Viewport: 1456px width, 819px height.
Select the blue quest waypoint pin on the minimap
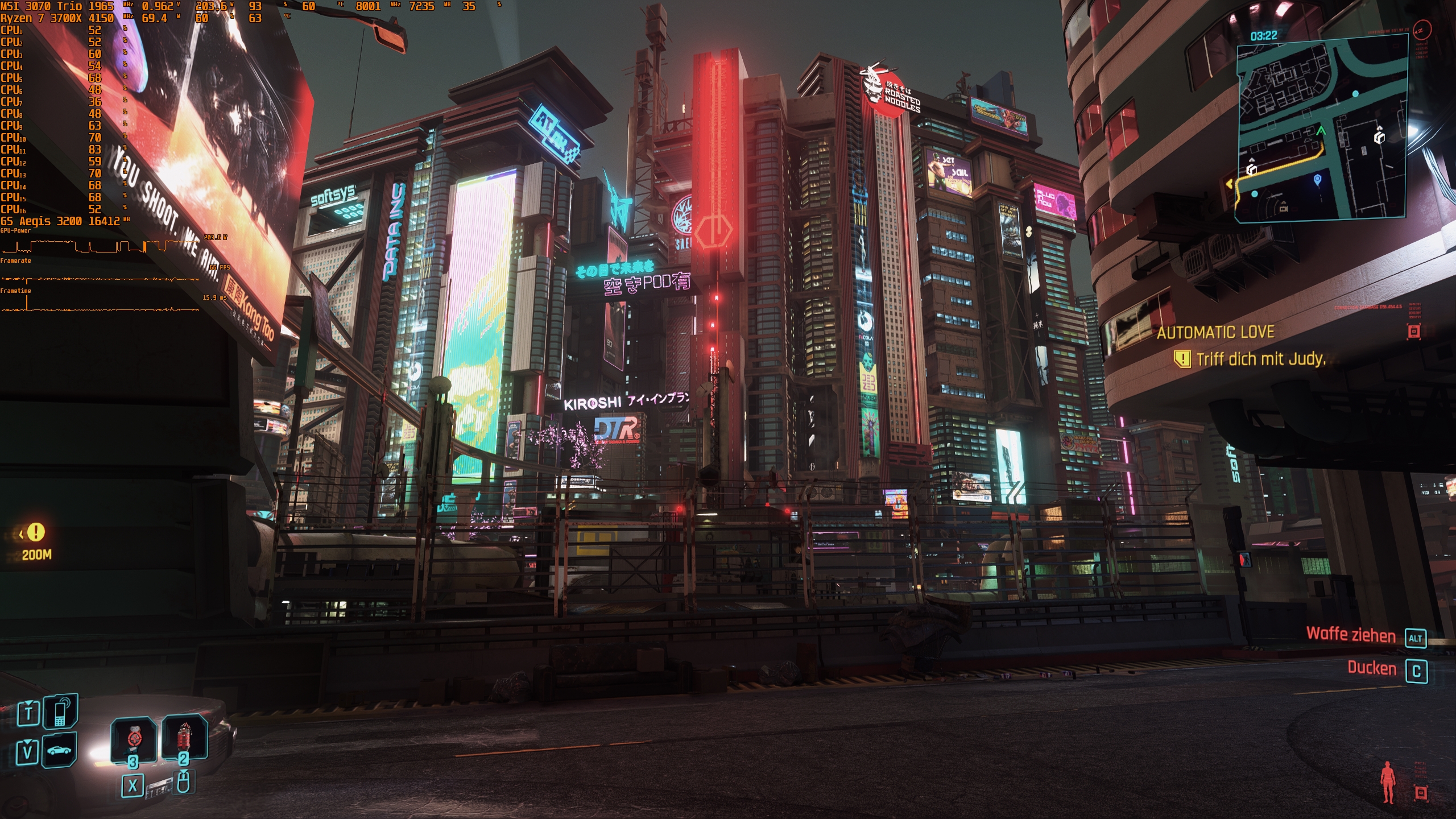1318,180
